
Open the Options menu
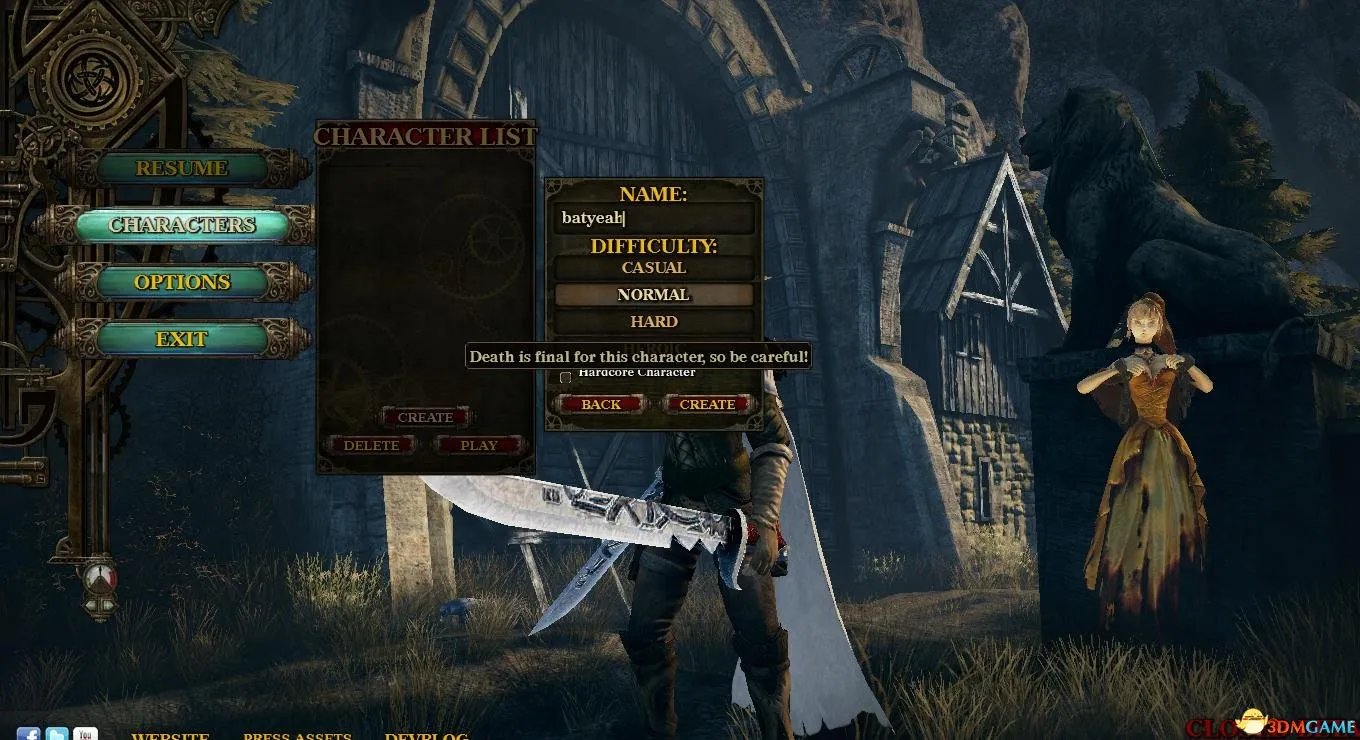coord(182,282)
